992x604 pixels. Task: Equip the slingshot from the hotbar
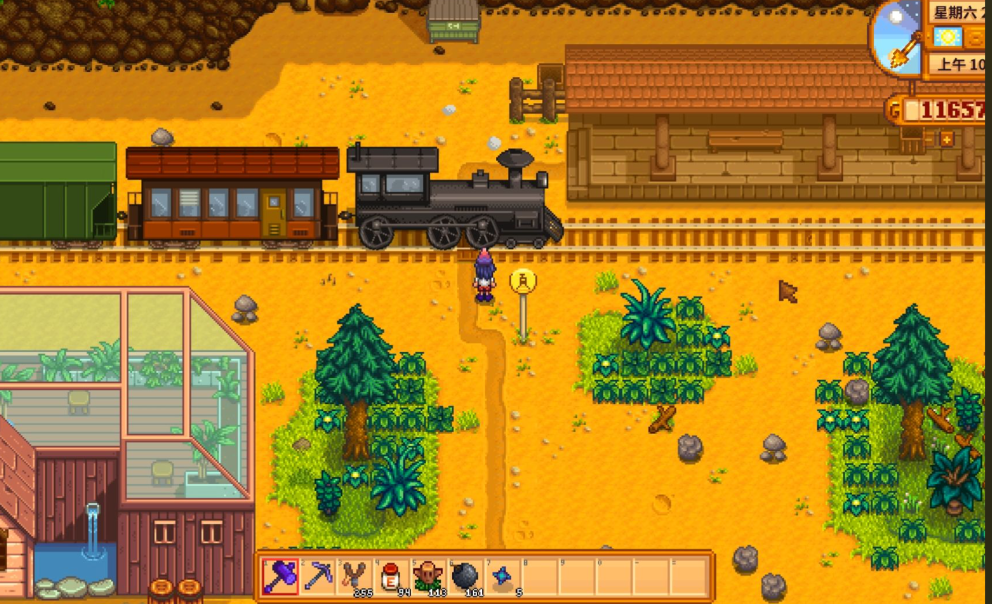pos(355,576)
